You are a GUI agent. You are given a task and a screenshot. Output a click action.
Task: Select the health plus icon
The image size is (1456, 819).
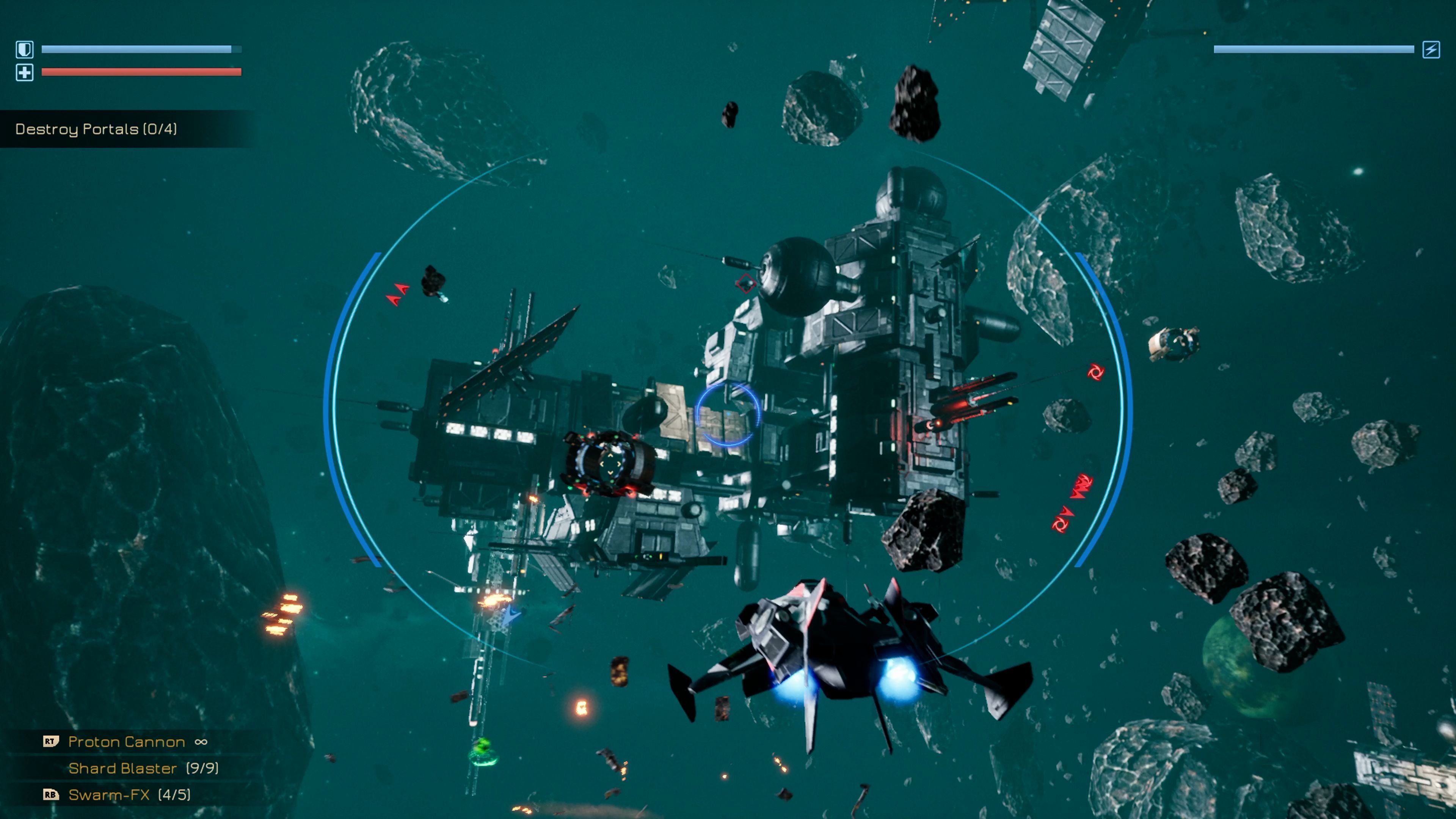coord(25,72)
